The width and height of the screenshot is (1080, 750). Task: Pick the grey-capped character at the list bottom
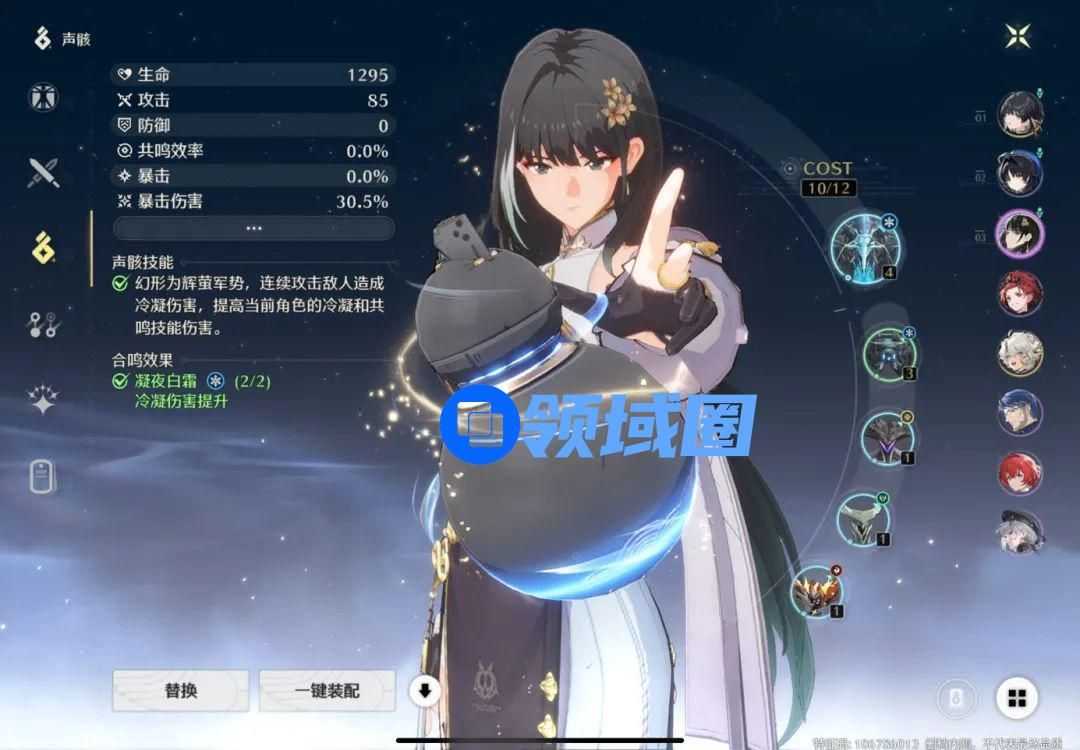1020,533
